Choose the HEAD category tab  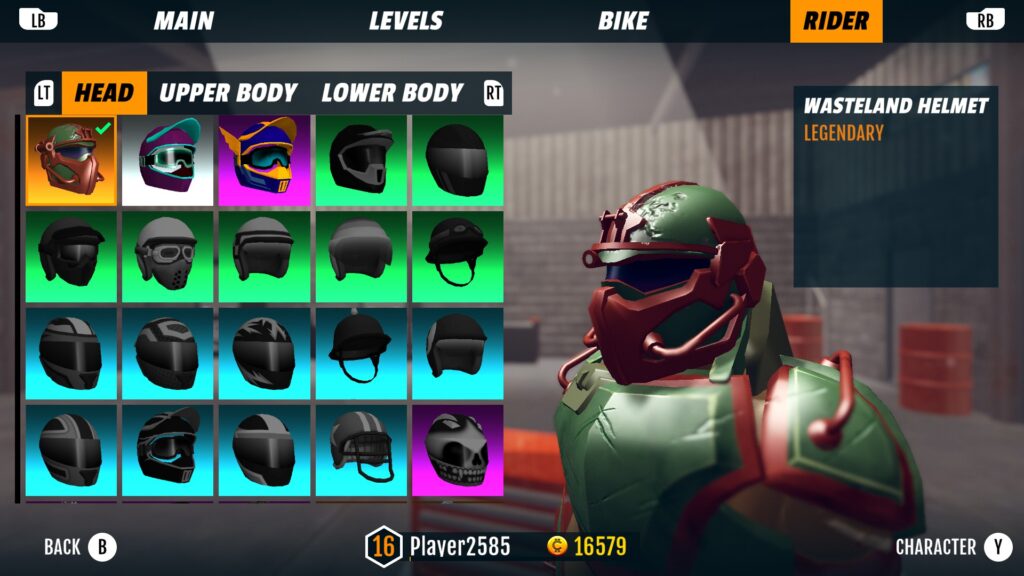coord(104,93)
